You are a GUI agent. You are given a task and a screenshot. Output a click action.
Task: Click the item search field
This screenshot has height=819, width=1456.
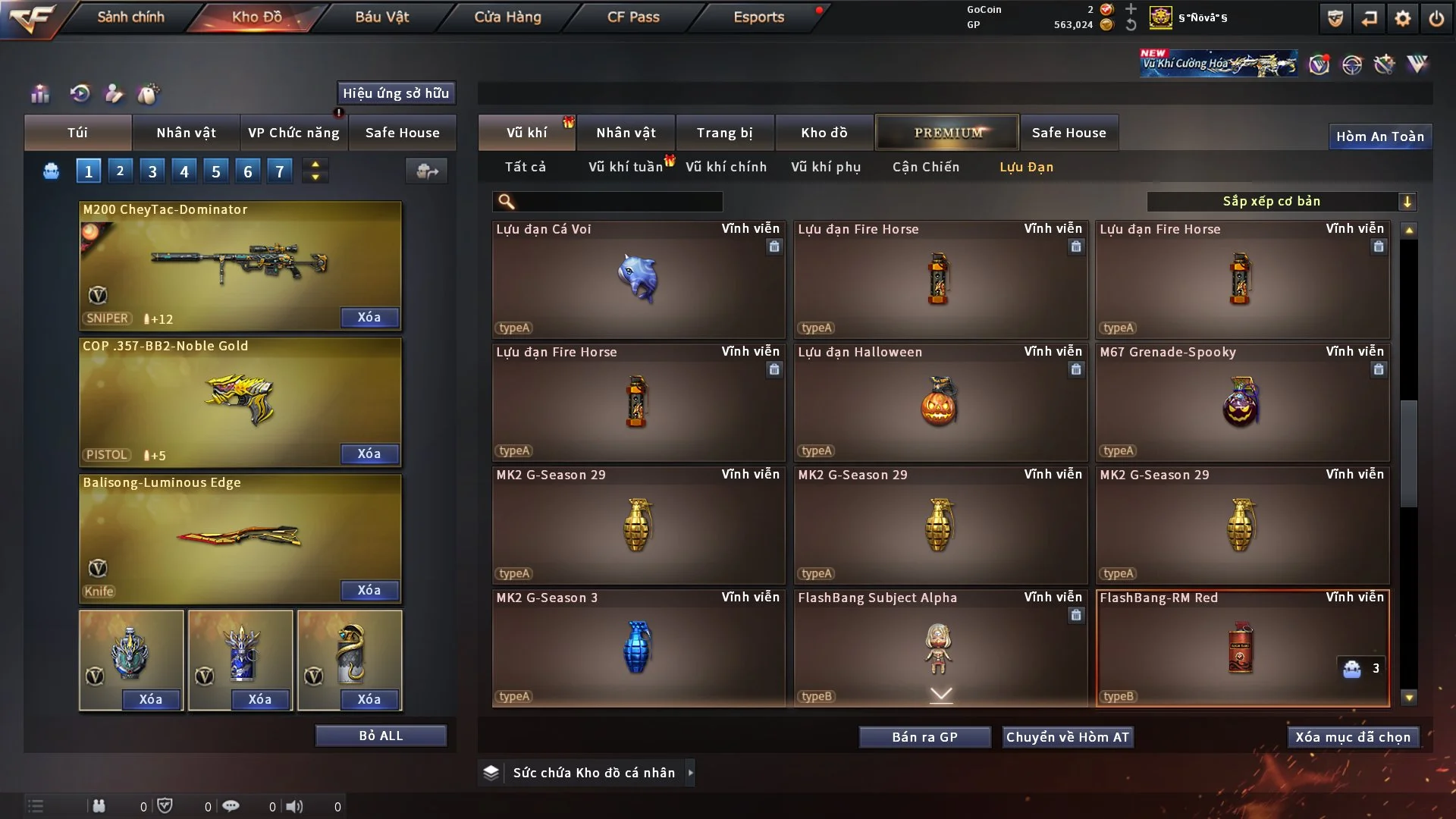point(618,201)
